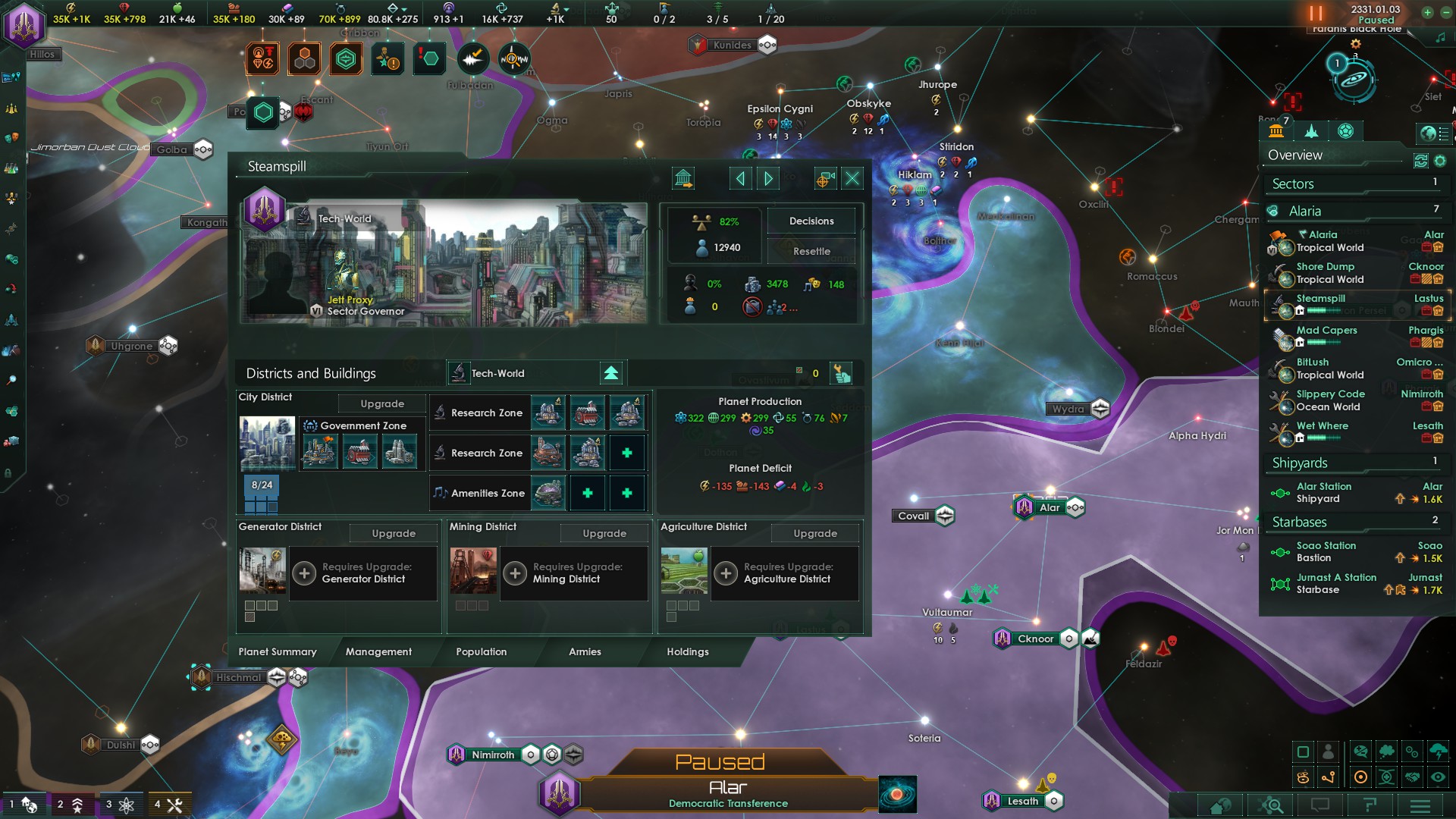
Task: Click the migration prohibition icon on planet
Action: [x=752, y=306]
